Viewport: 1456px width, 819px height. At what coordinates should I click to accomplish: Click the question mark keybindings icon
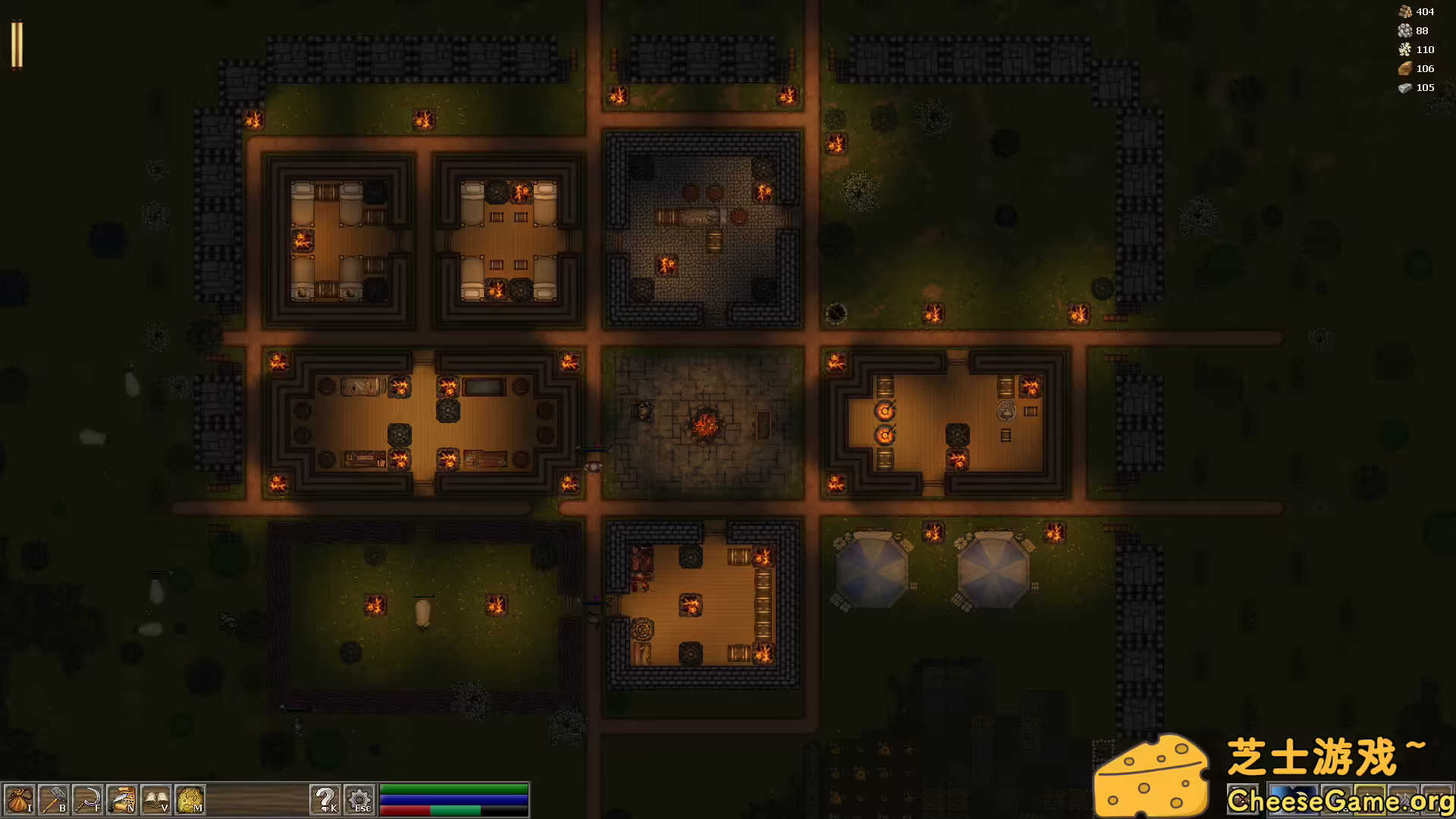point(326,799)
